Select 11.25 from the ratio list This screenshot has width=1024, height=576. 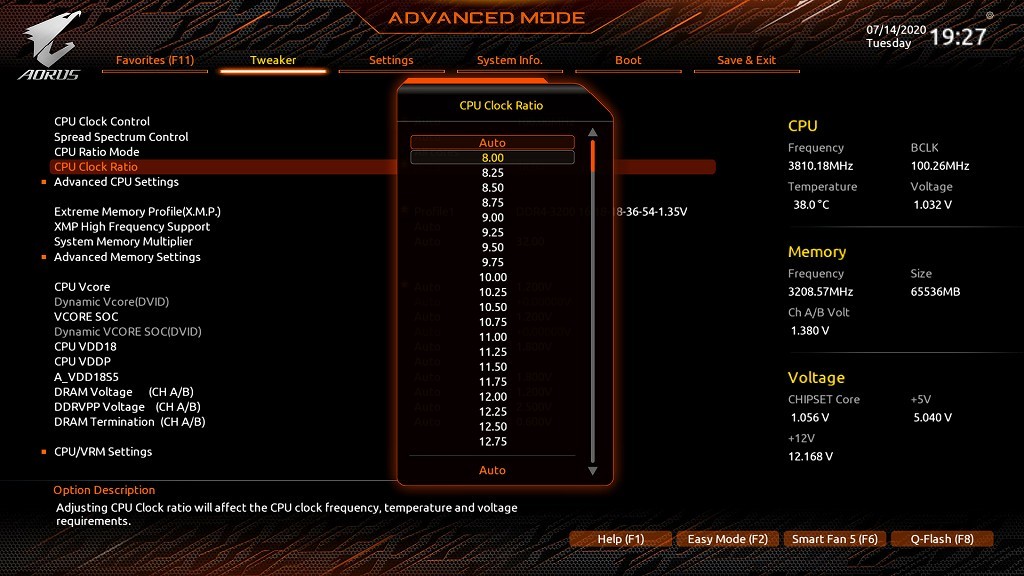coord(492,352)
